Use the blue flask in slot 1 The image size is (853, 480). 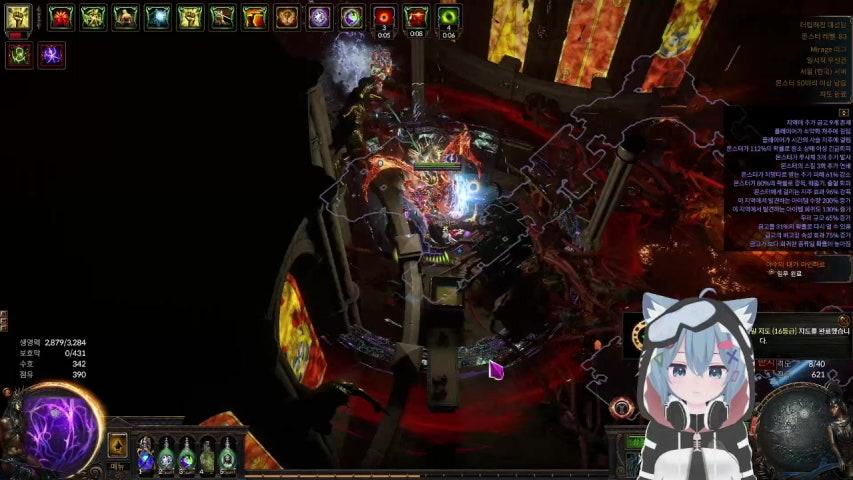pyautogui.click(x=146, y=455)
